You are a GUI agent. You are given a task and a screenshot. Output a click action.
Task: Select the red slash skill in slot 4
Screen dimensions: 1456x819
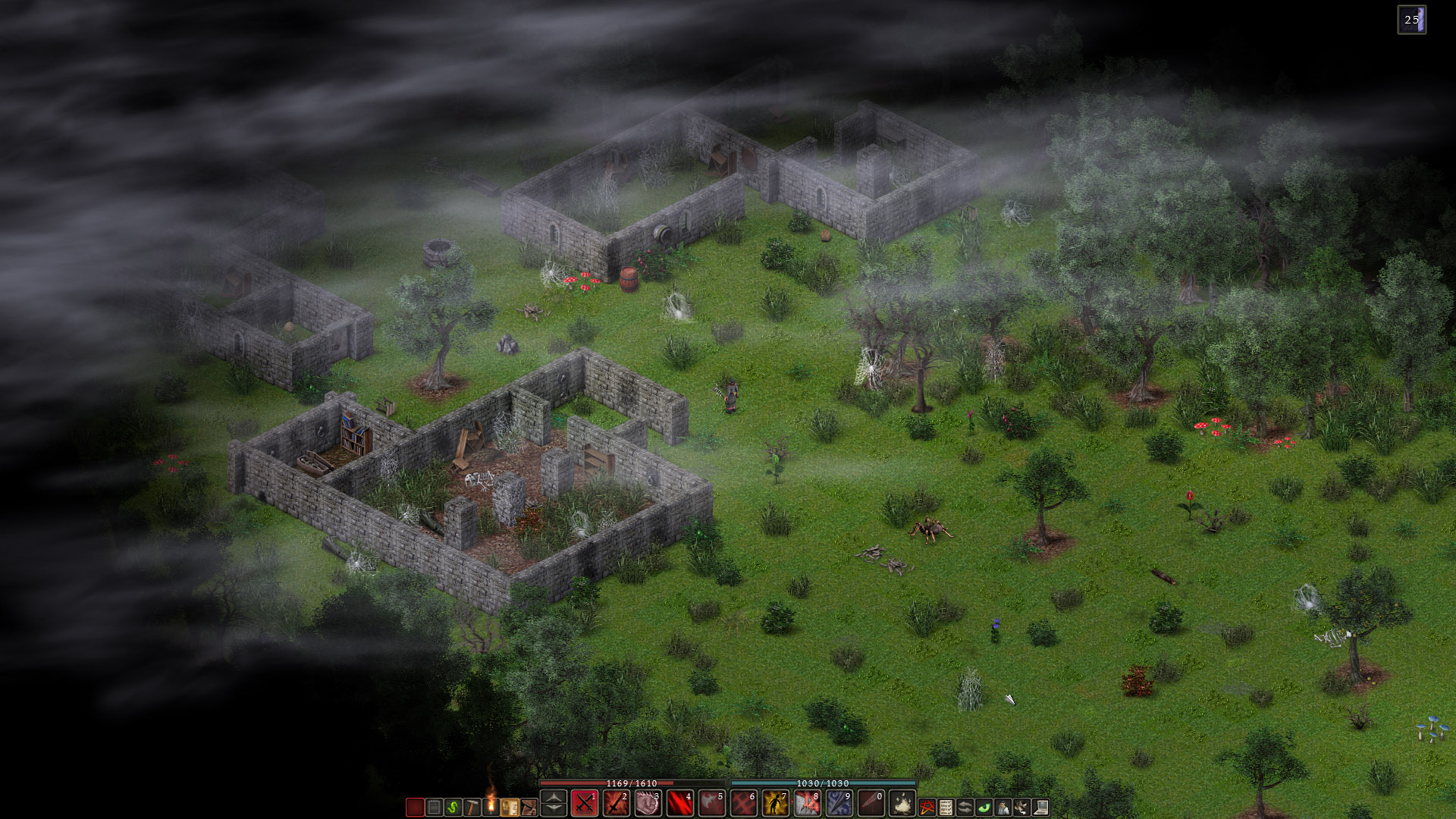point(679,803)
